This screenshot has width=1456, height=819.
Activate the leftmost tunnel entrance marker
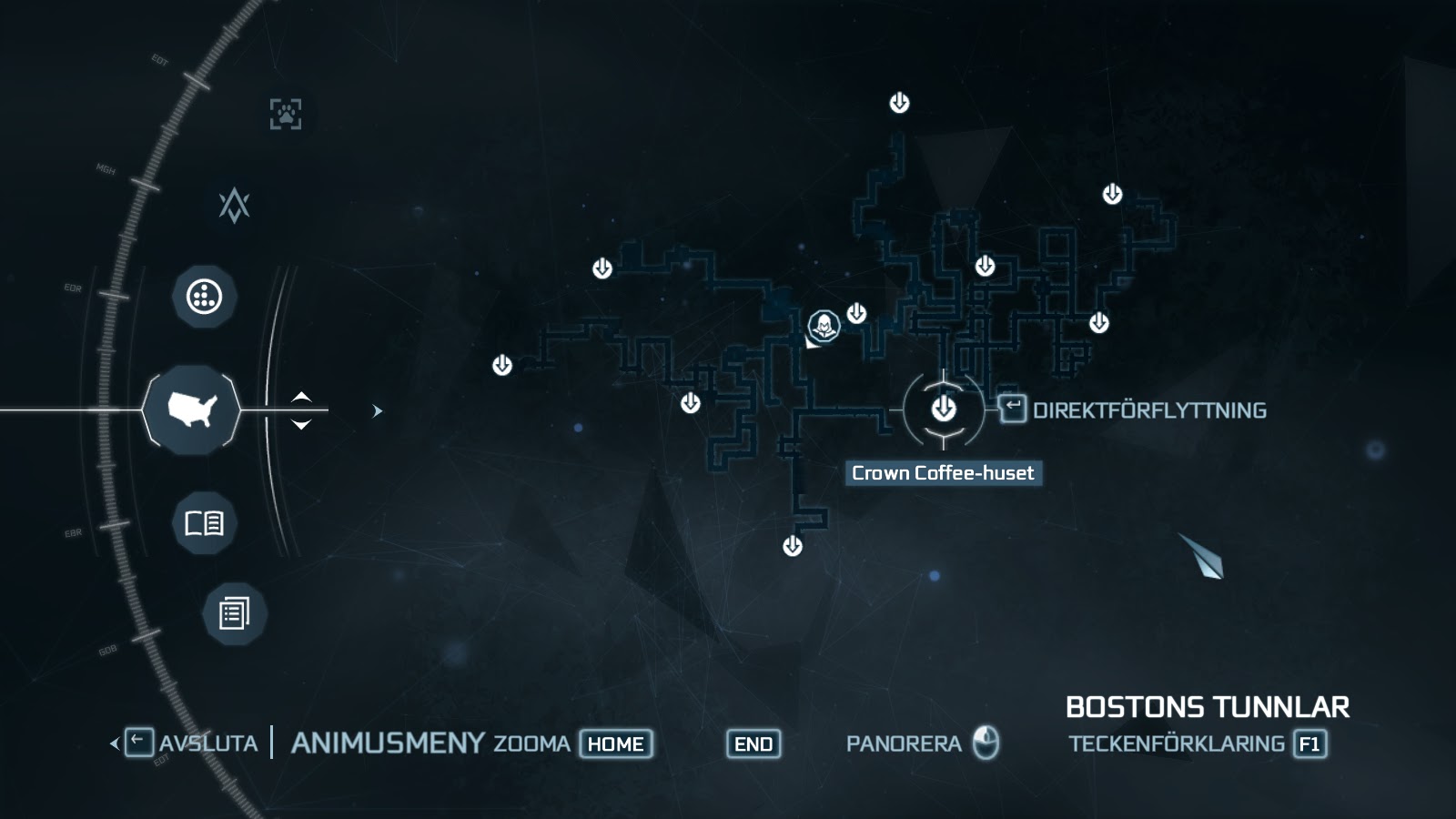click(x=501, y=363)
